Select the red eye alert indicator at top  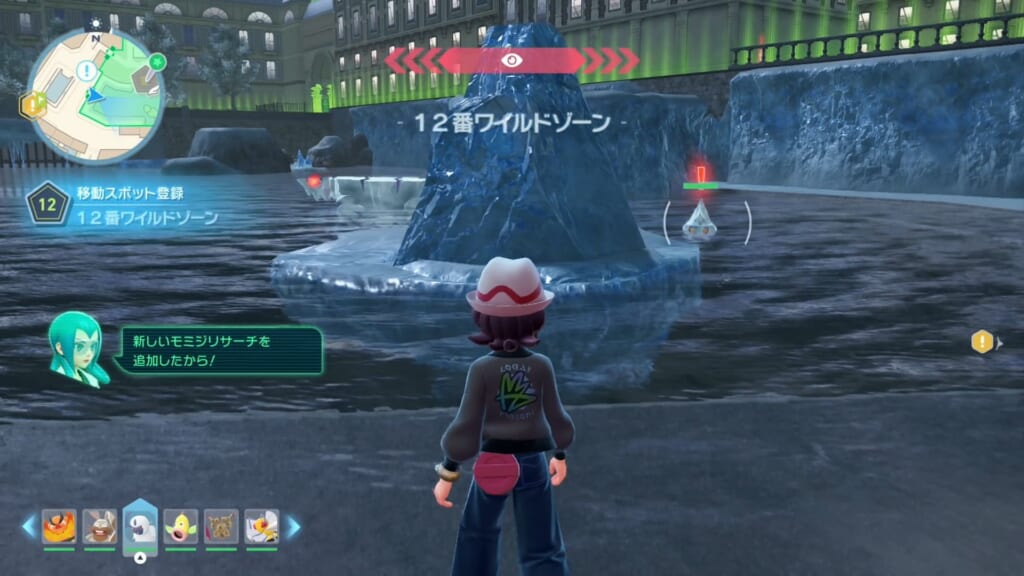coord(511,60)
